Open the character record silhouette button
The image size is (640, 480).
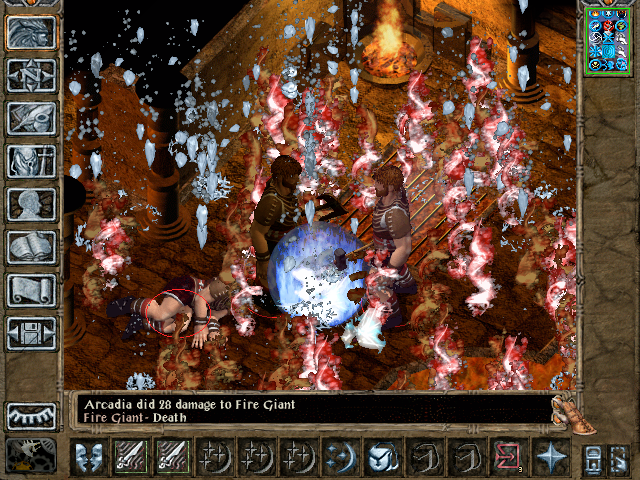click(31, 204)
